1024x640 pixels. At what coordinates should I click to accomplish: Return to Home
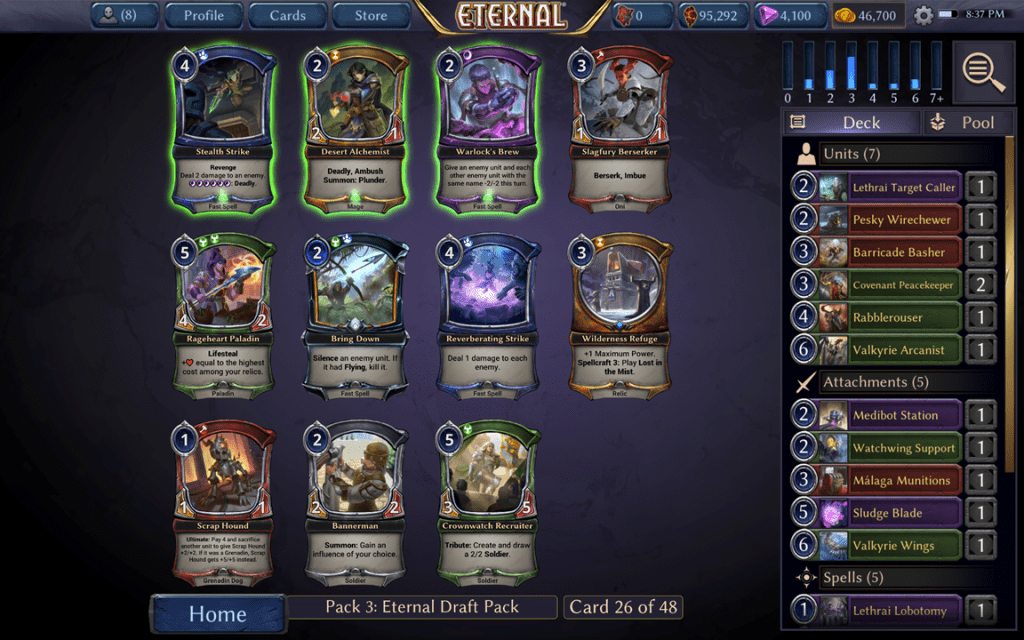pyautogui.click(x=217, y=613)
